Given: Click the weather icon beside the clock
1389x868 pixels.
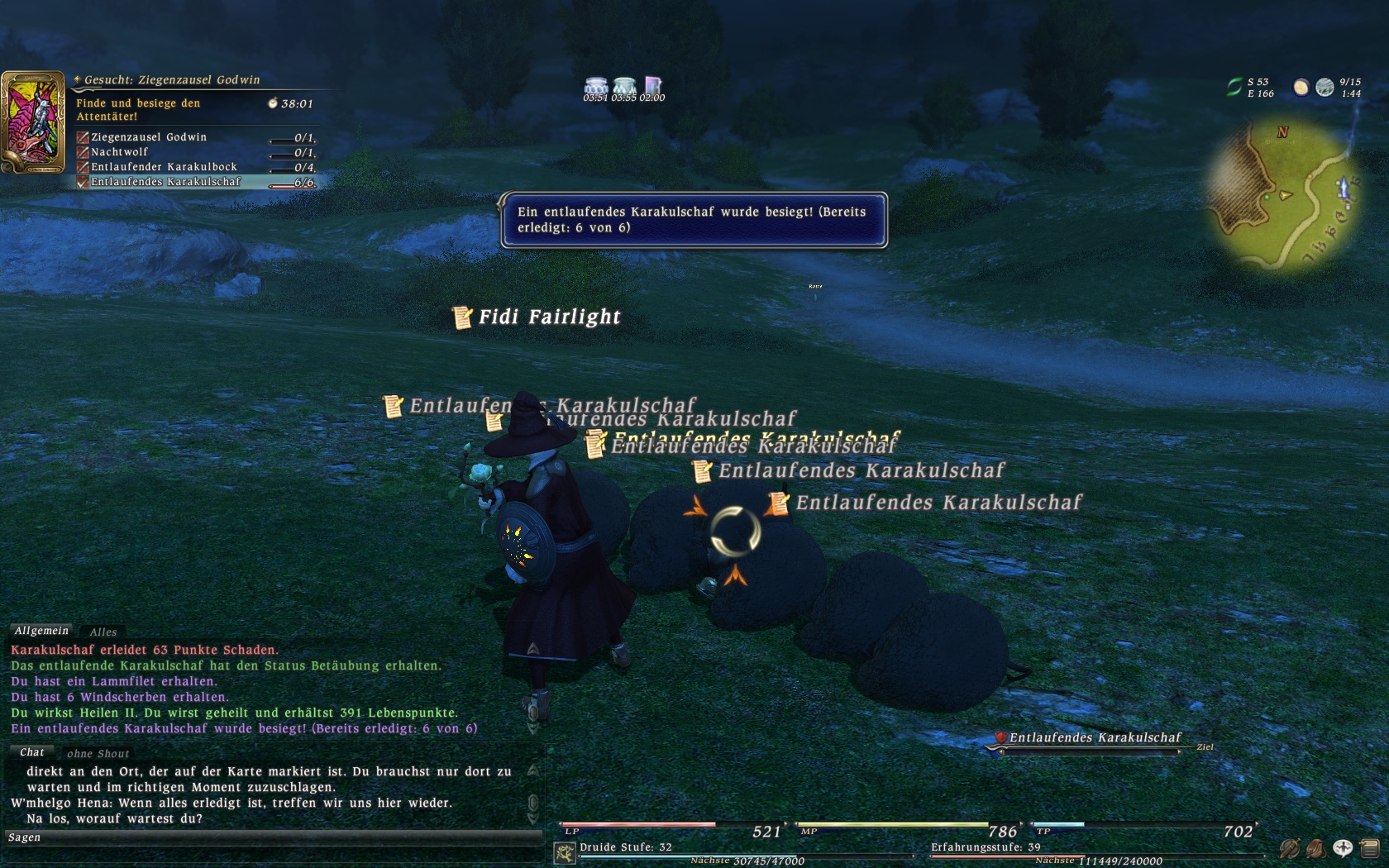Looking at the screenshot, I should (x=1325, y=87).
